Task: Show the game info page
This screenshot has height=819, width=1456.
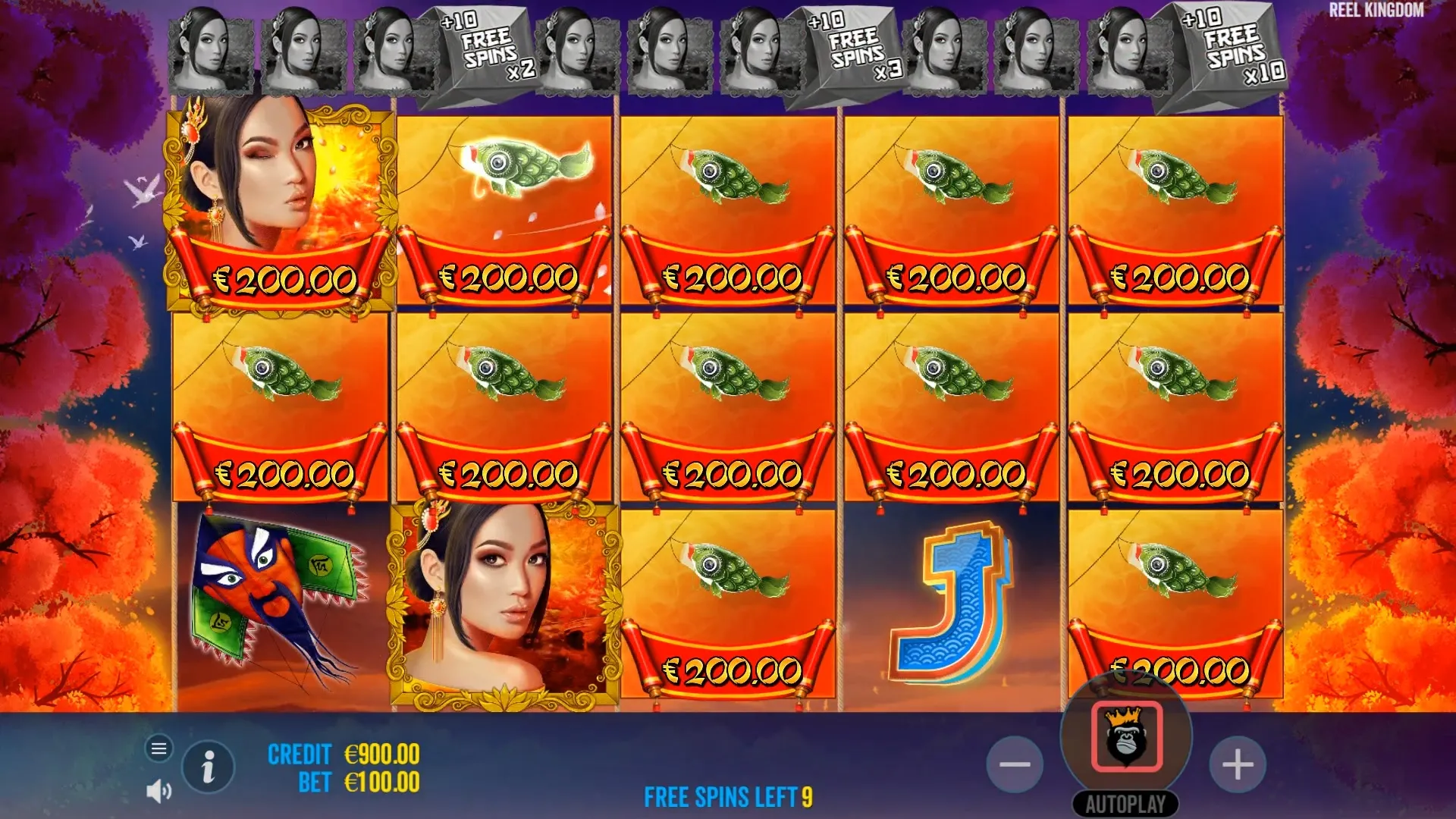Action: [x=208, y=767]
